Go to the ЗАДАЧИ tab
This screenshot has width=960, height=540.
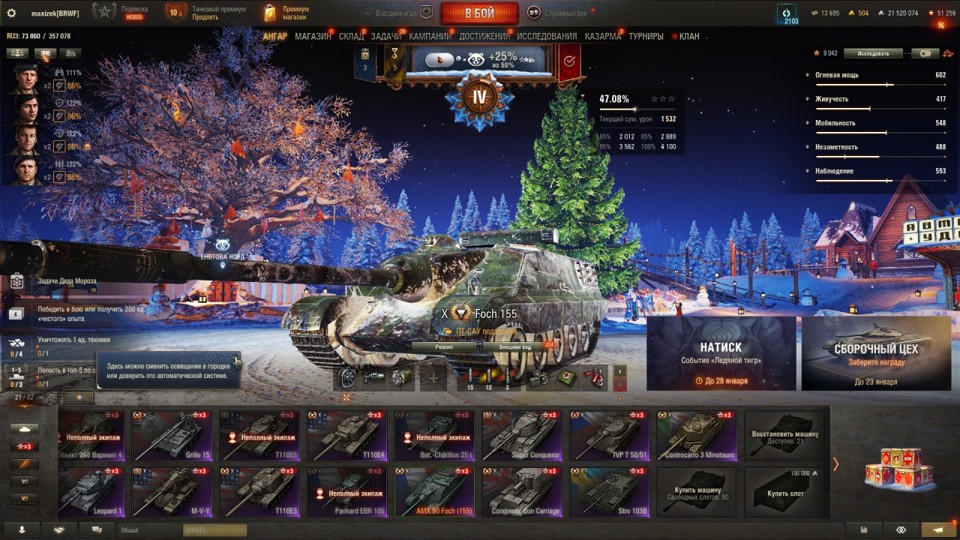pyautogui.click(x=386, y=37)
